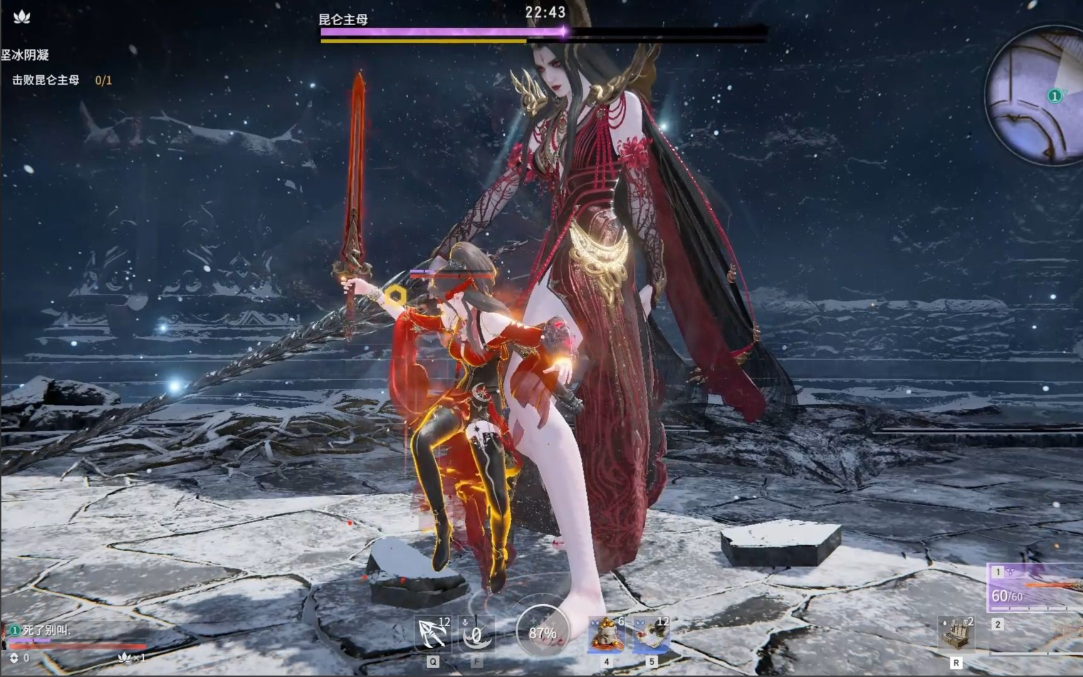
Task: Use the gold coin pouch consumable
Action: tap(605, 634)
